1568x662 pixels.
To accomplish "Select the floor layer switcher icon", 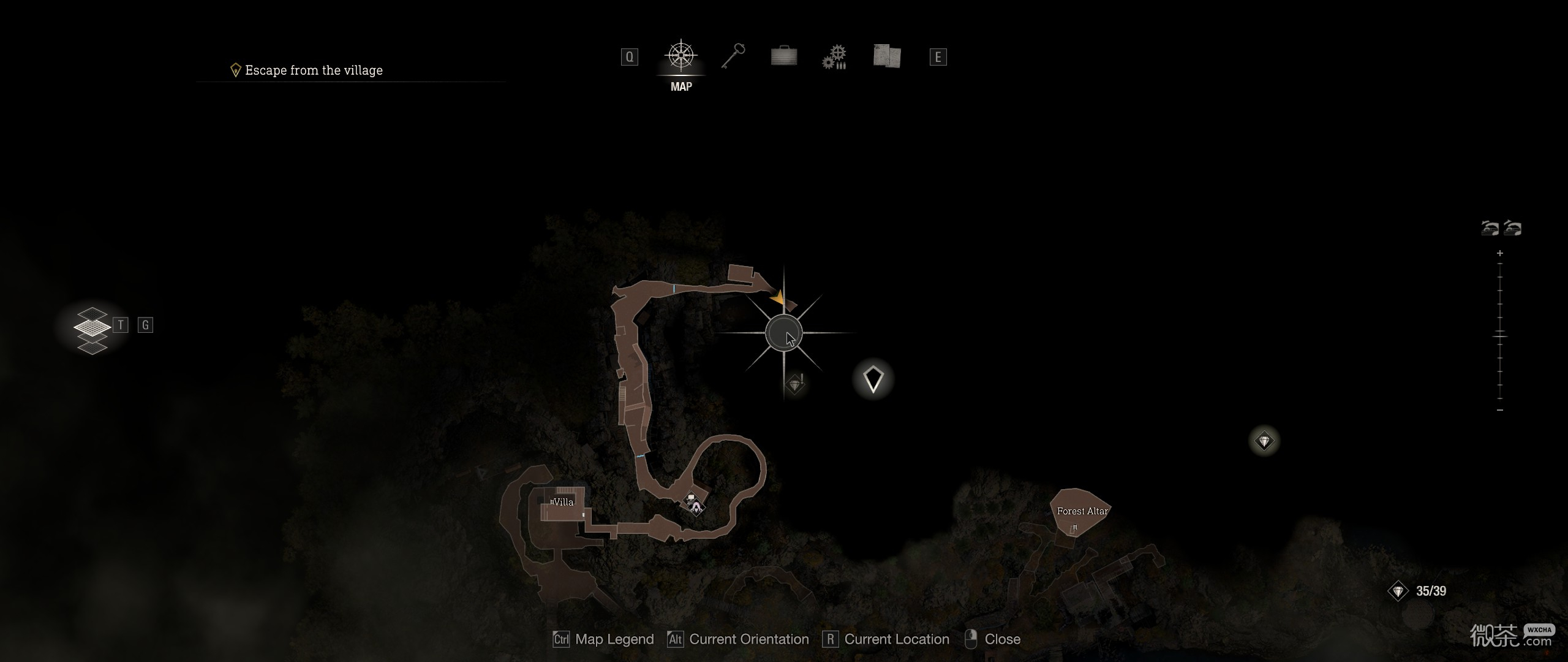I will [x=92, y=330].
